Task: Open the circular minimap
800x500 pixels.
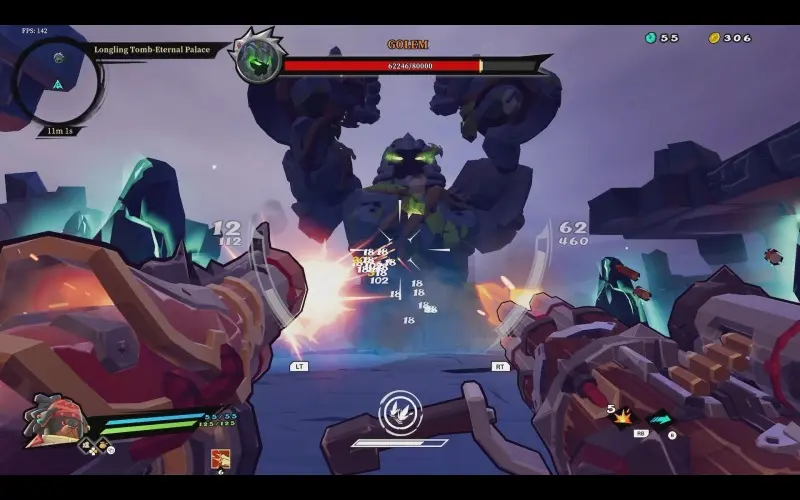Action: click(58, 80)
